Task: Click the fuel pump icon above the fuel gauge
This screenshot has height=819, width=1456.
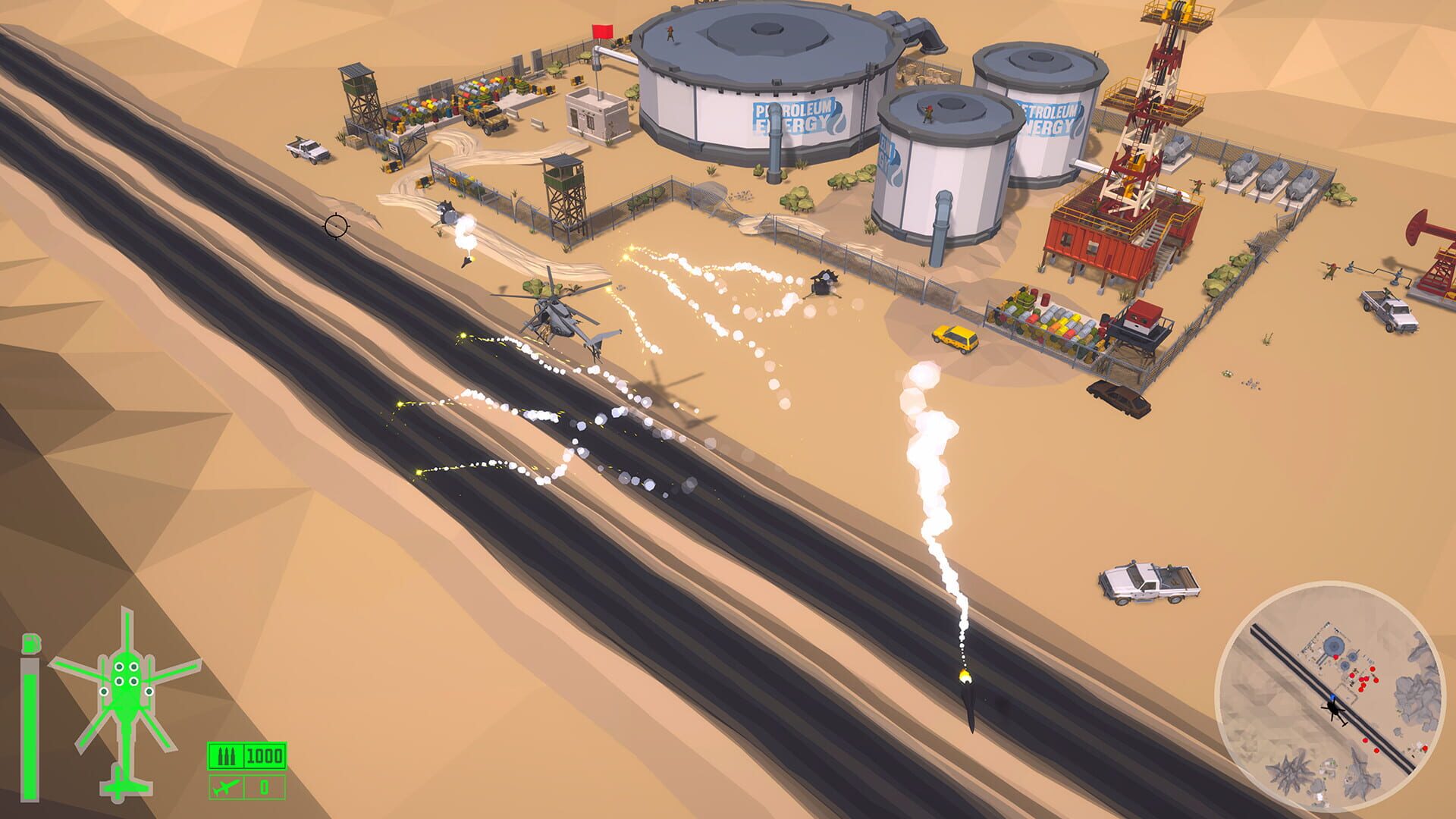Action: 30,643
